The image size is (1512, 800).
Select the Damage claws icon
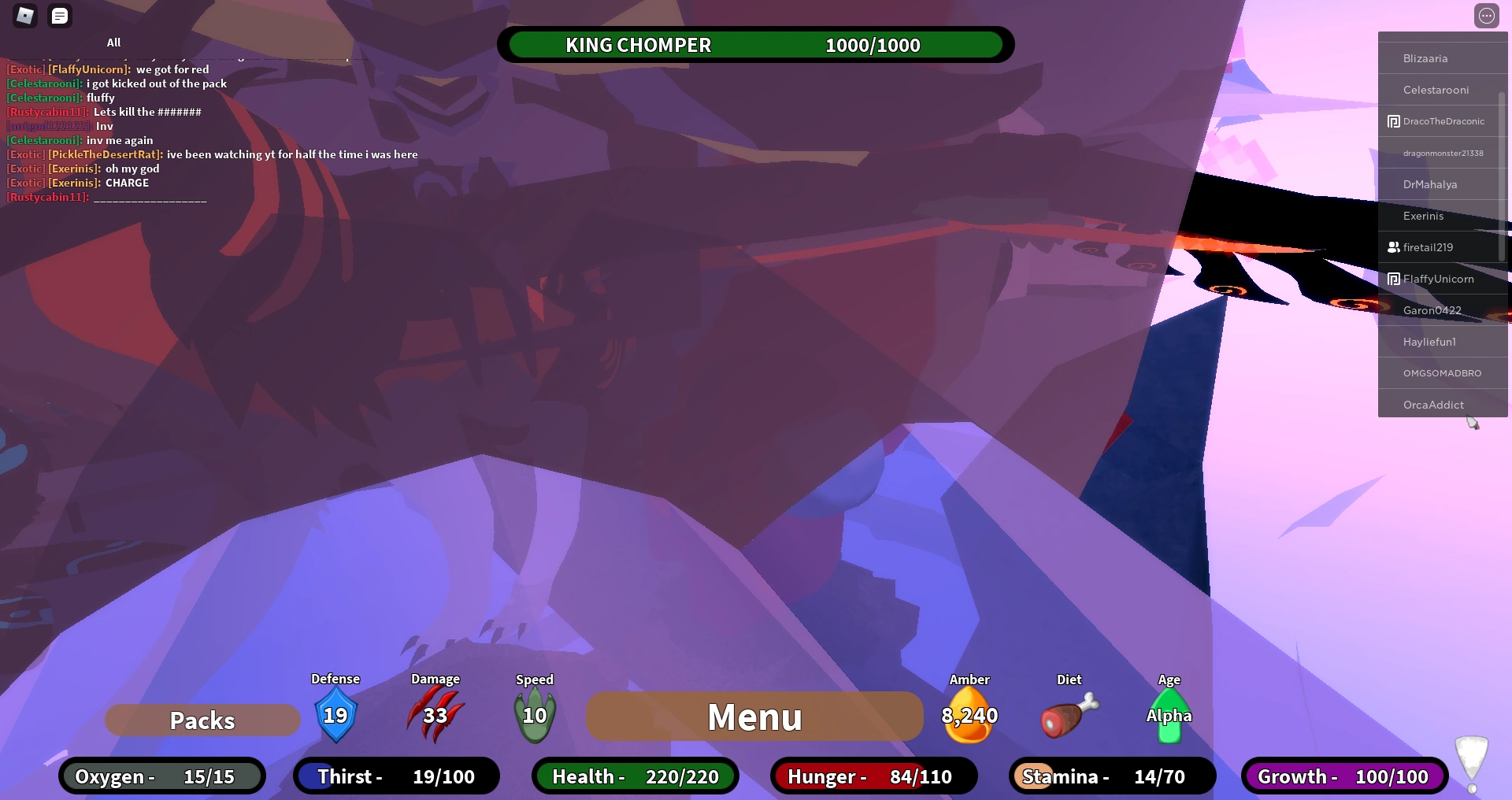click(x=435, y=713)
